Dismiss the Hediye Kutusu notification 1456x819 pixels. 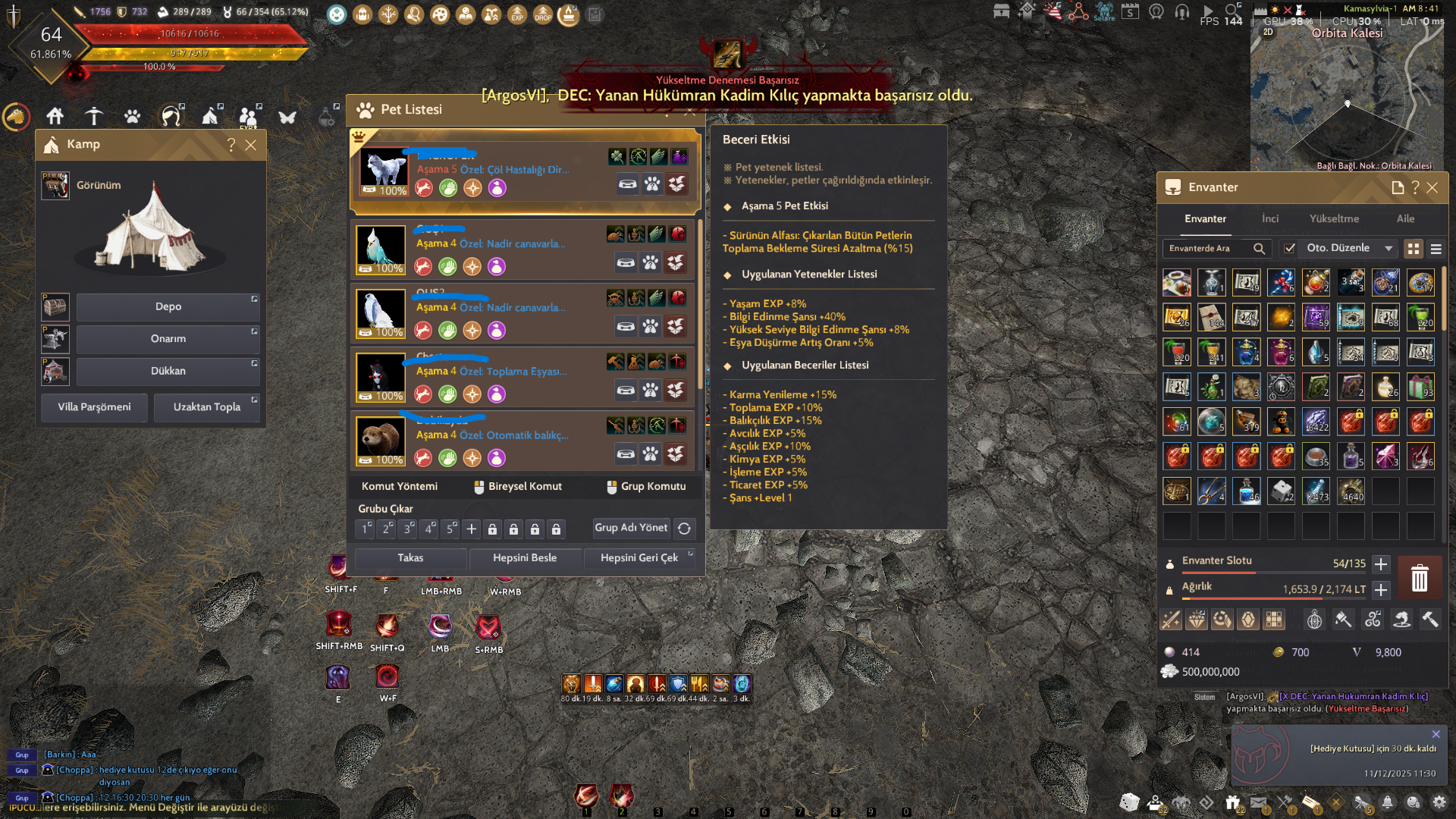click(1436, 735)
